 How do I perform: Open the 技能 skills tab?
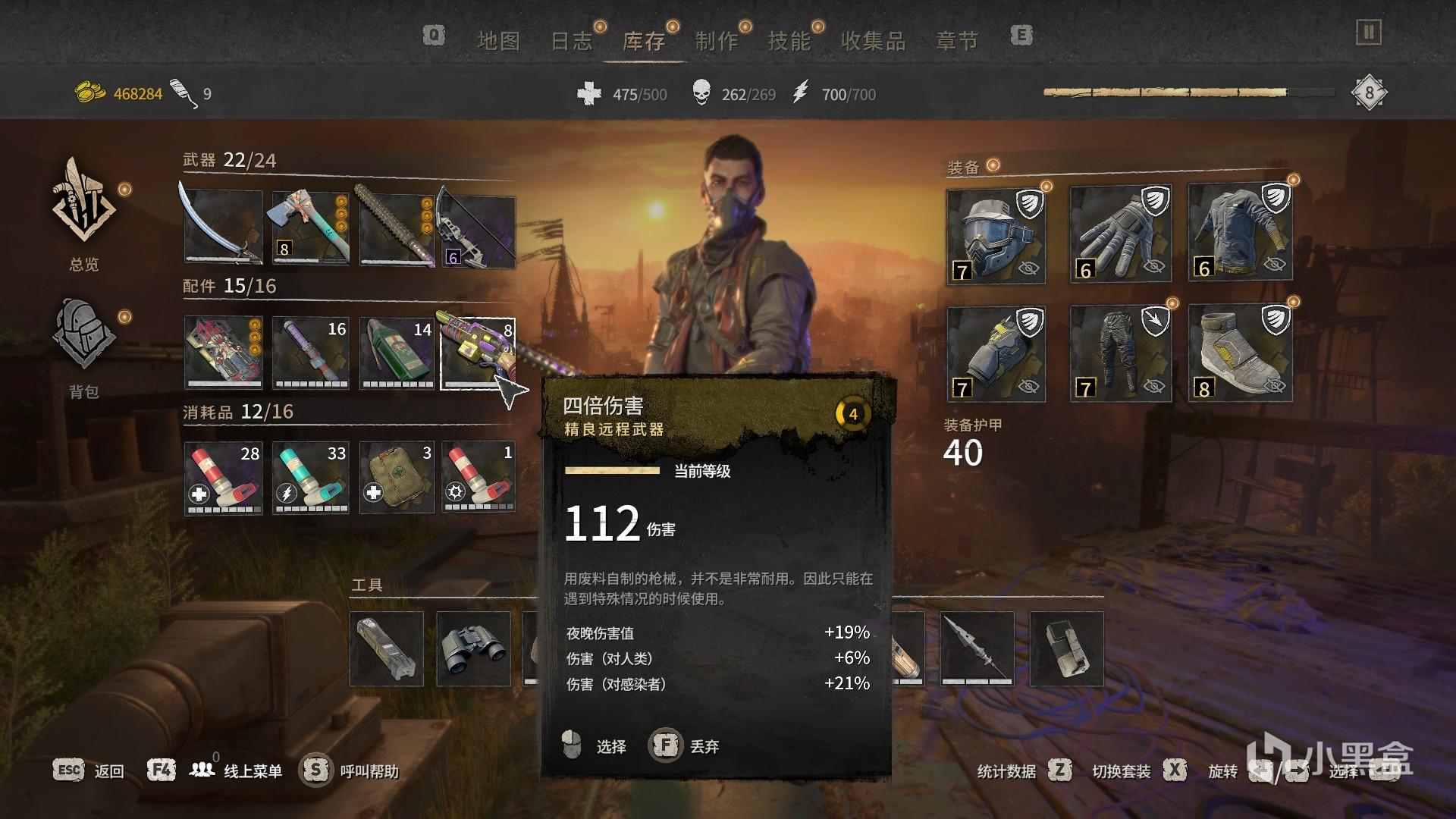pyautogui.click(x=789, y=41)
